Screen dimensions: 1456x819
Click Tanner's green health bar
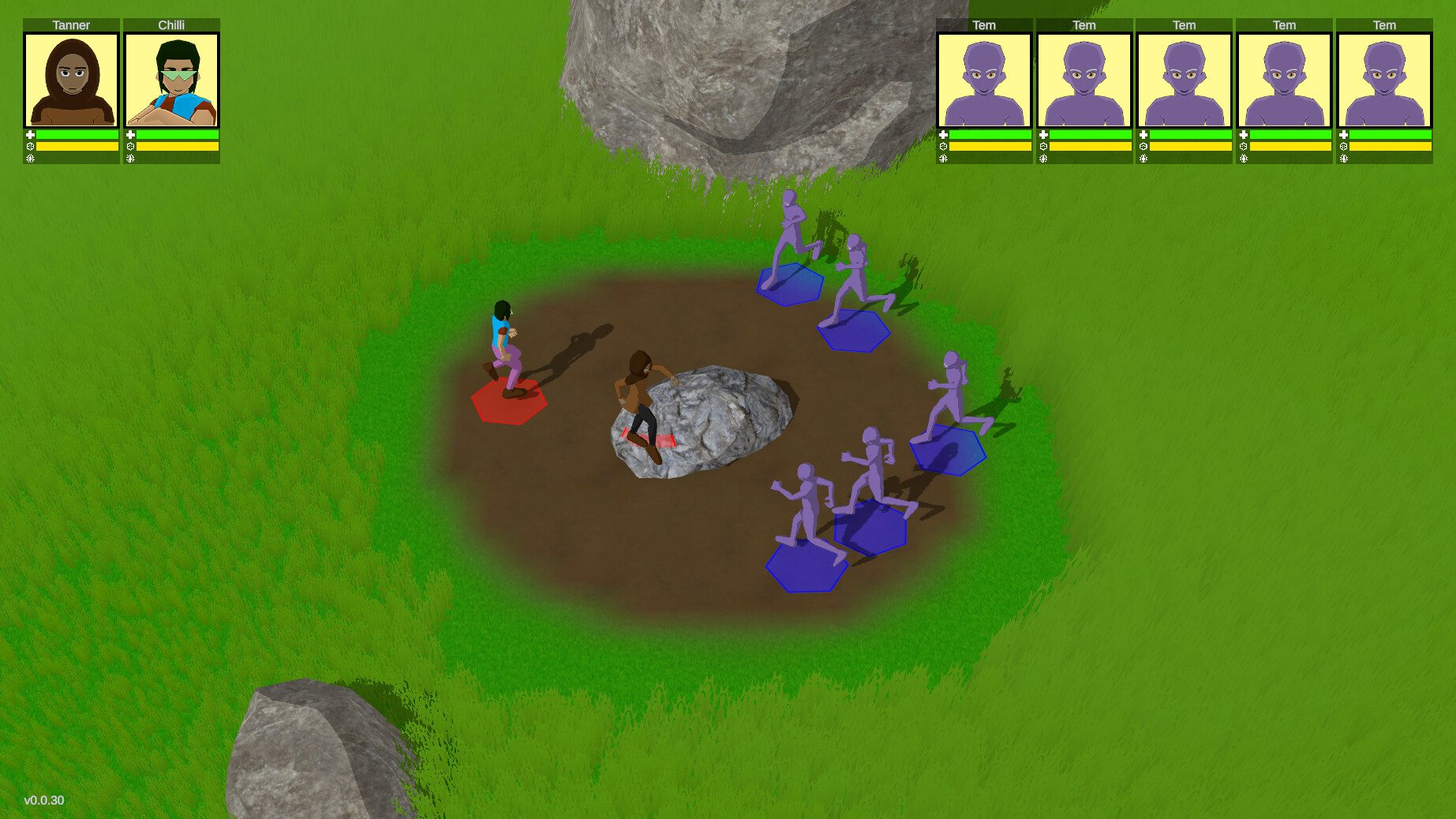tap(79, 134)
